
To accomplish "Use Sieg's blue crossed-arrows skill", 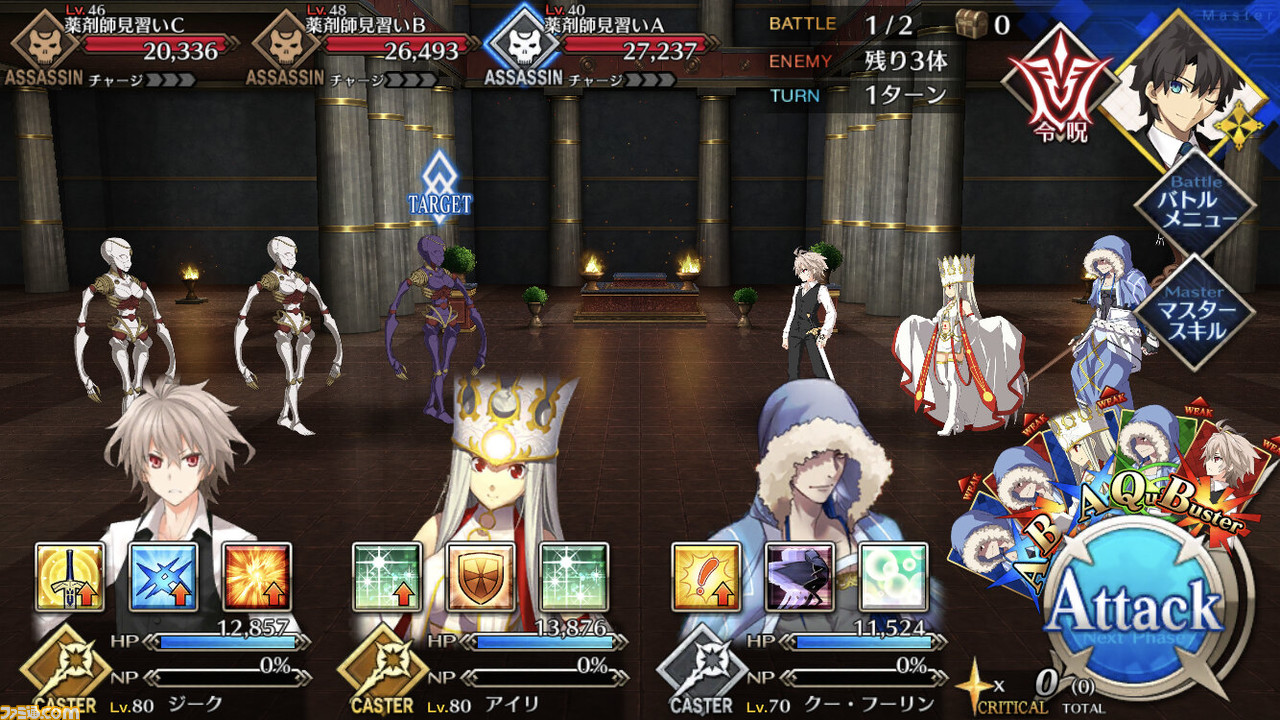I will (163, 577).
